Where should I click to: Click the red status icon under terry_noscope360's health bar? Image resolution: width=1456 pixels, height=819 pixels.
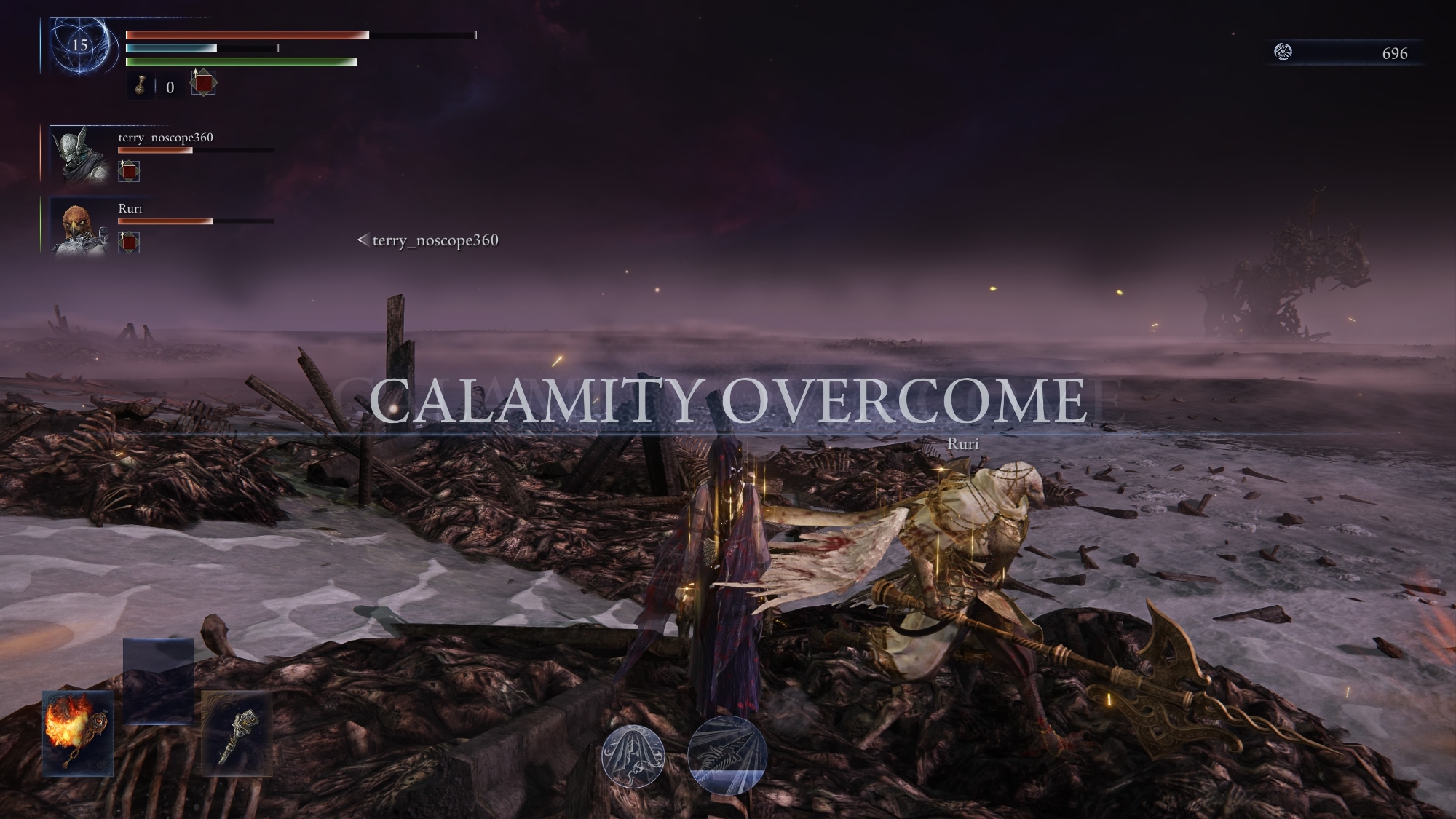(129, 172)
